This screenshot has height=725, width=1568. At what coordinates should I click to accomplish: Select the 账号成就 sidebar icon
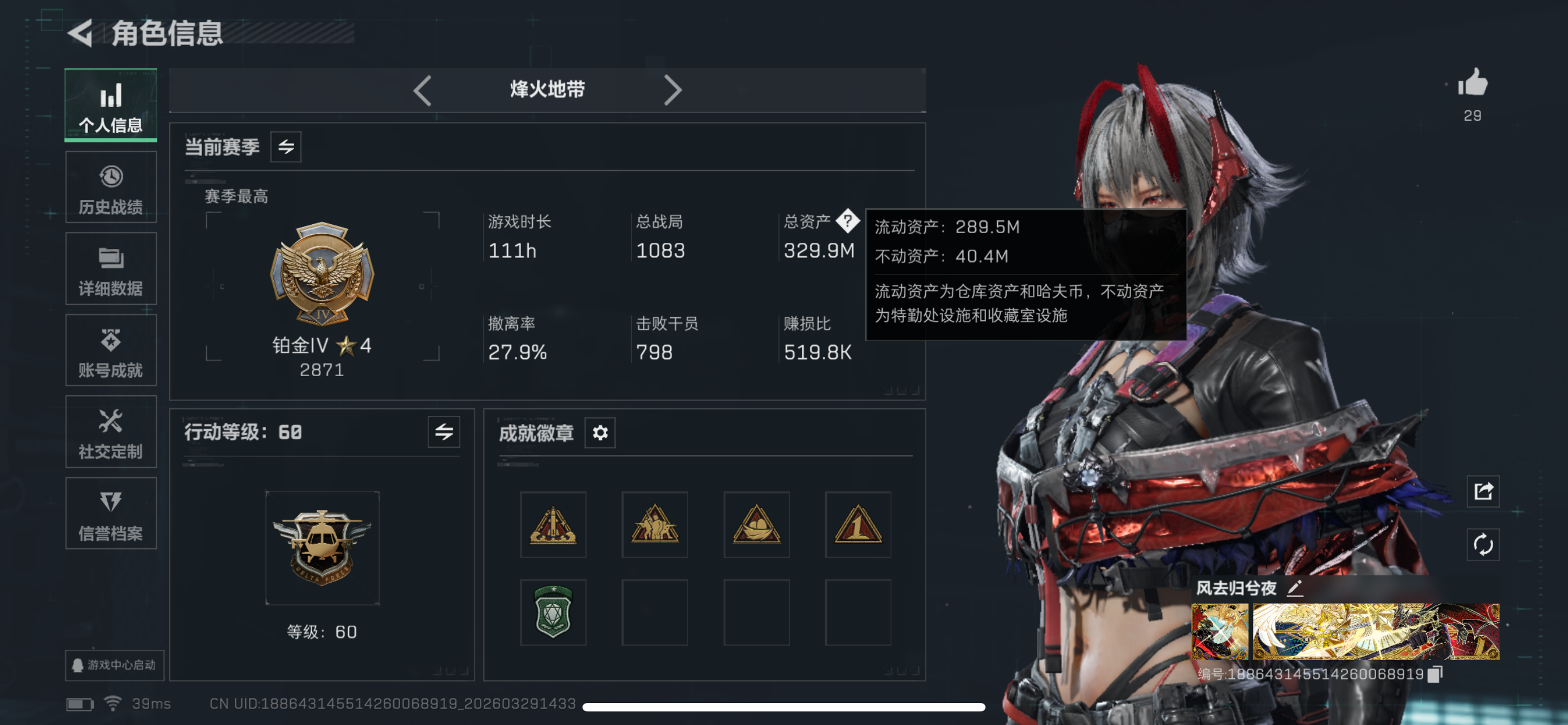[x=111, y=350]
